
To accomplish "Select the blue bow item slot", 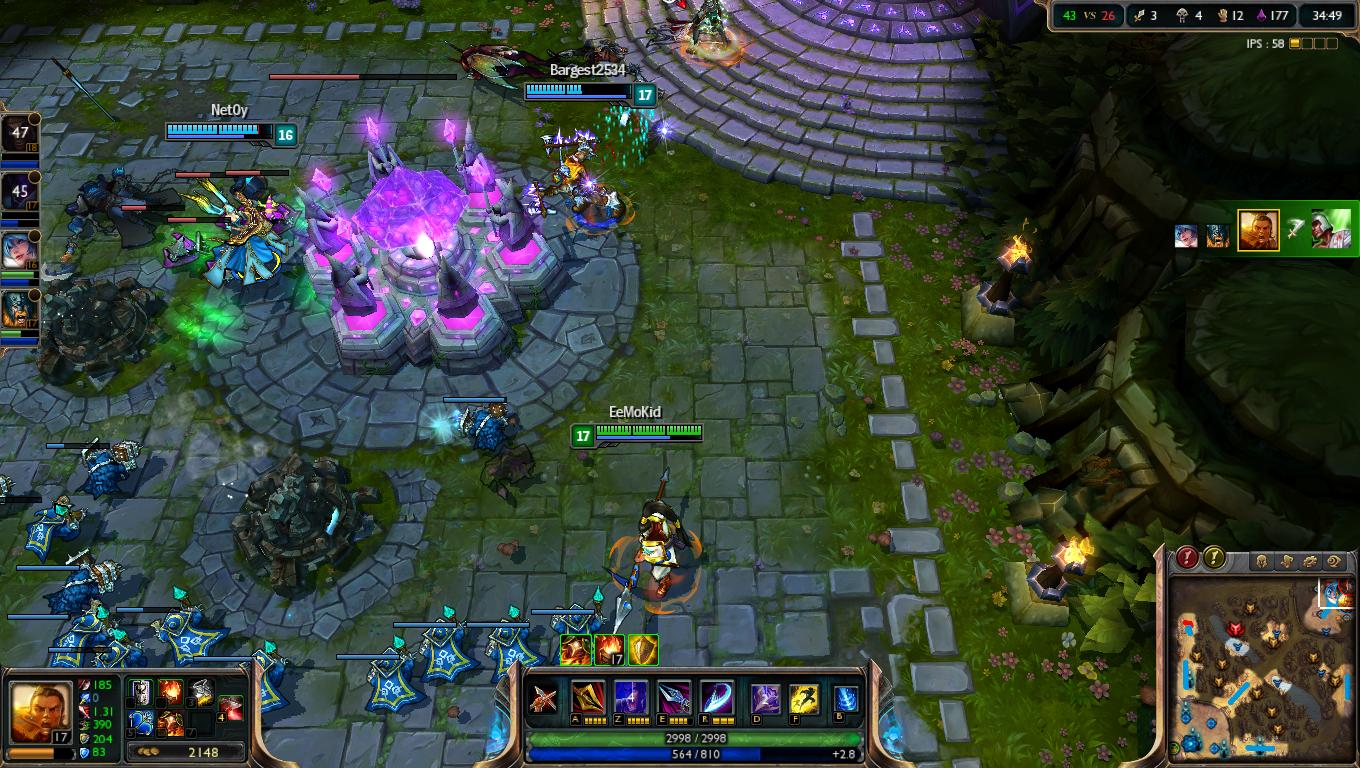I will click(141, 722).
